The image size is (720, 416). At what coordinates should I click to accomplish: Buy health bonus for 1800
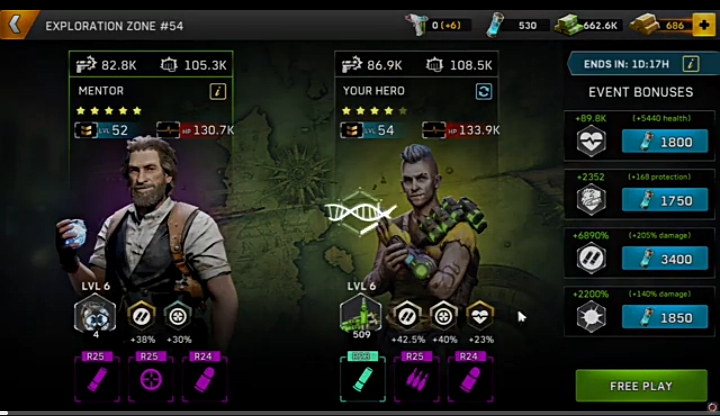coord(665,142)
